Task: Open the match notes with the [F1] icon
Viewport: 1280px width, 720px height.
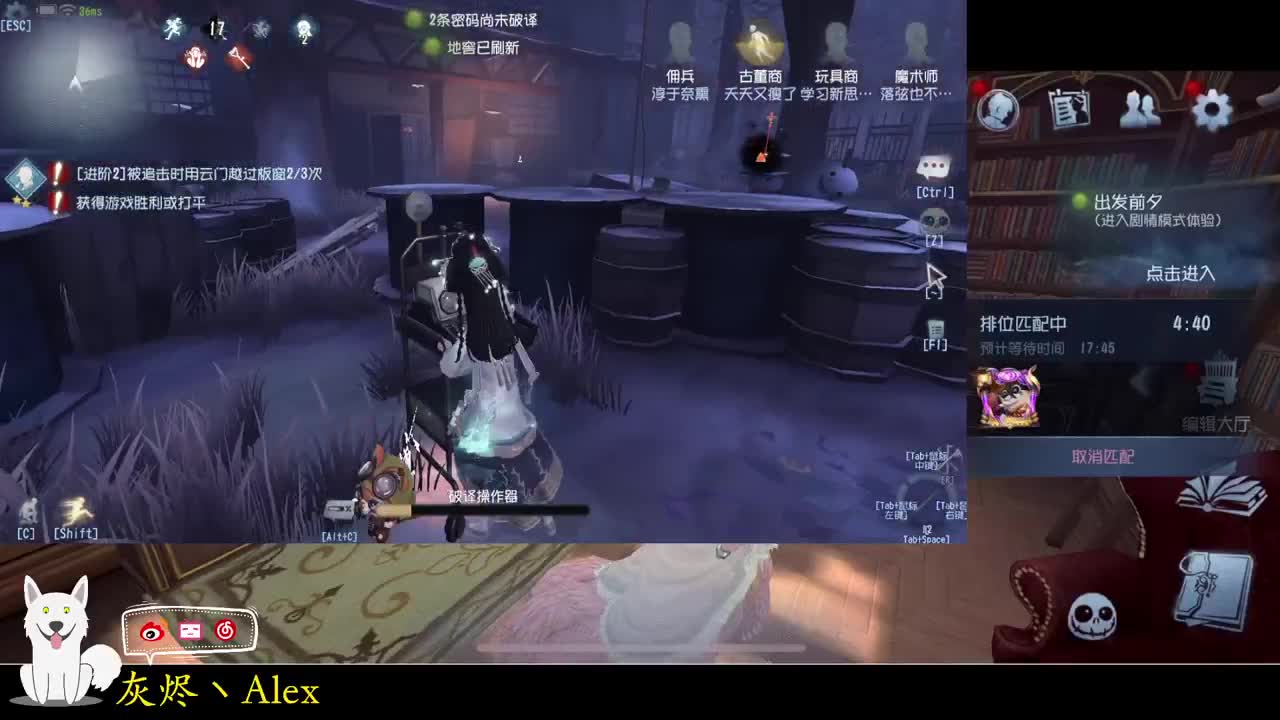Action: coord(934,330)
